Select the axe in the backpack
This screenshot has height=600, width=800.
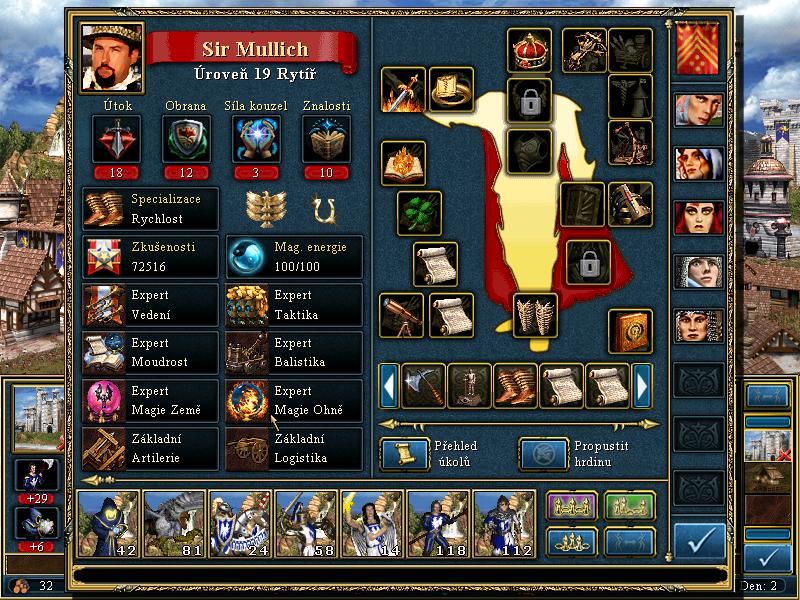click(x=423, y=385)
